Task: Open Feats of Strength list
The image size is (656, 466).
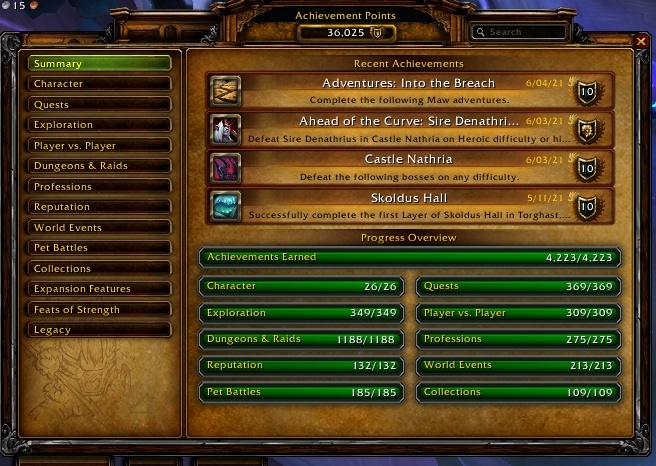Action: click(99, 310)
